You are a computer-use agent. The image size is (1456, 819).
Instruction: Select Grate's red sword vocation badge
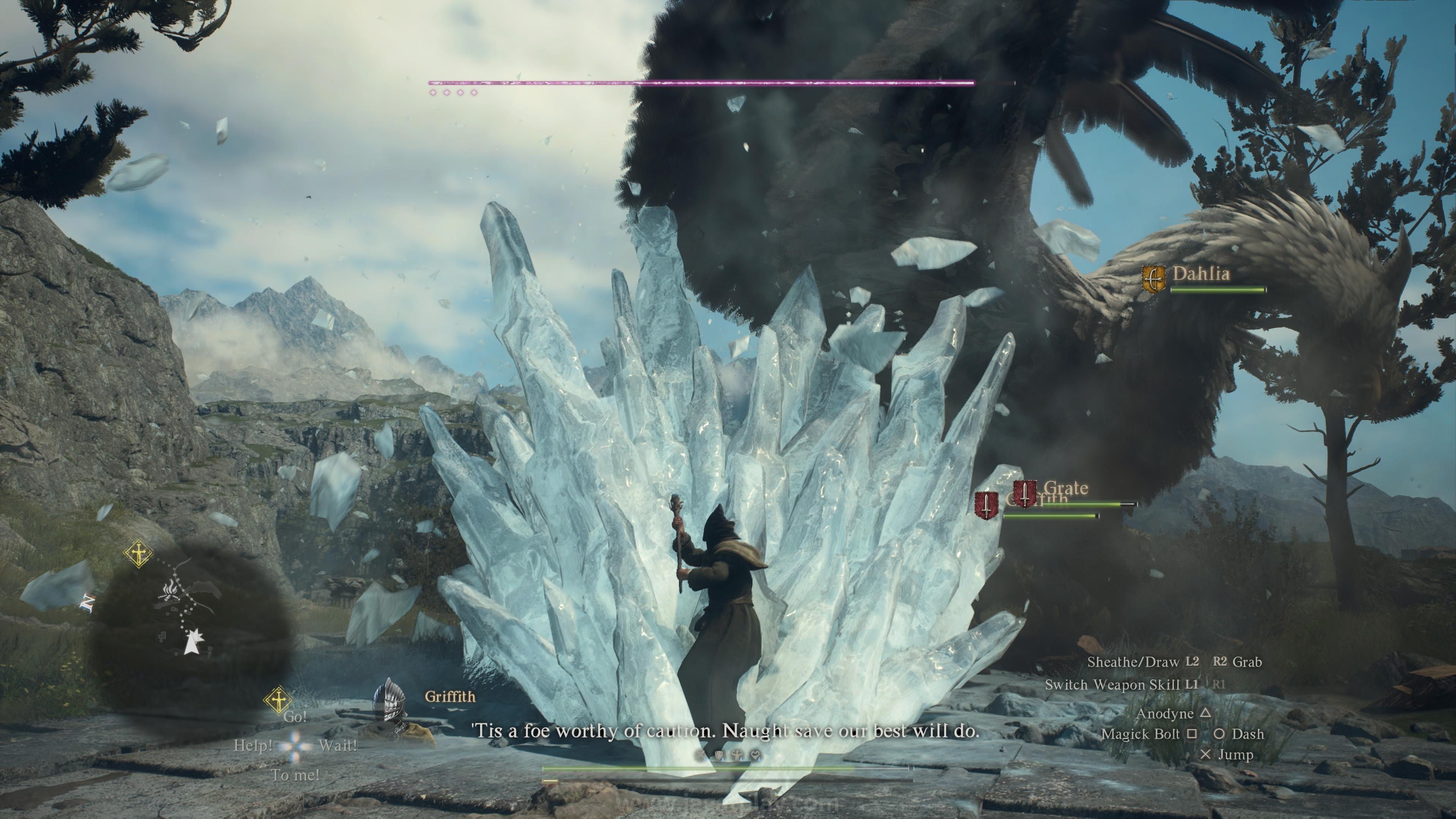point(1025,493)
